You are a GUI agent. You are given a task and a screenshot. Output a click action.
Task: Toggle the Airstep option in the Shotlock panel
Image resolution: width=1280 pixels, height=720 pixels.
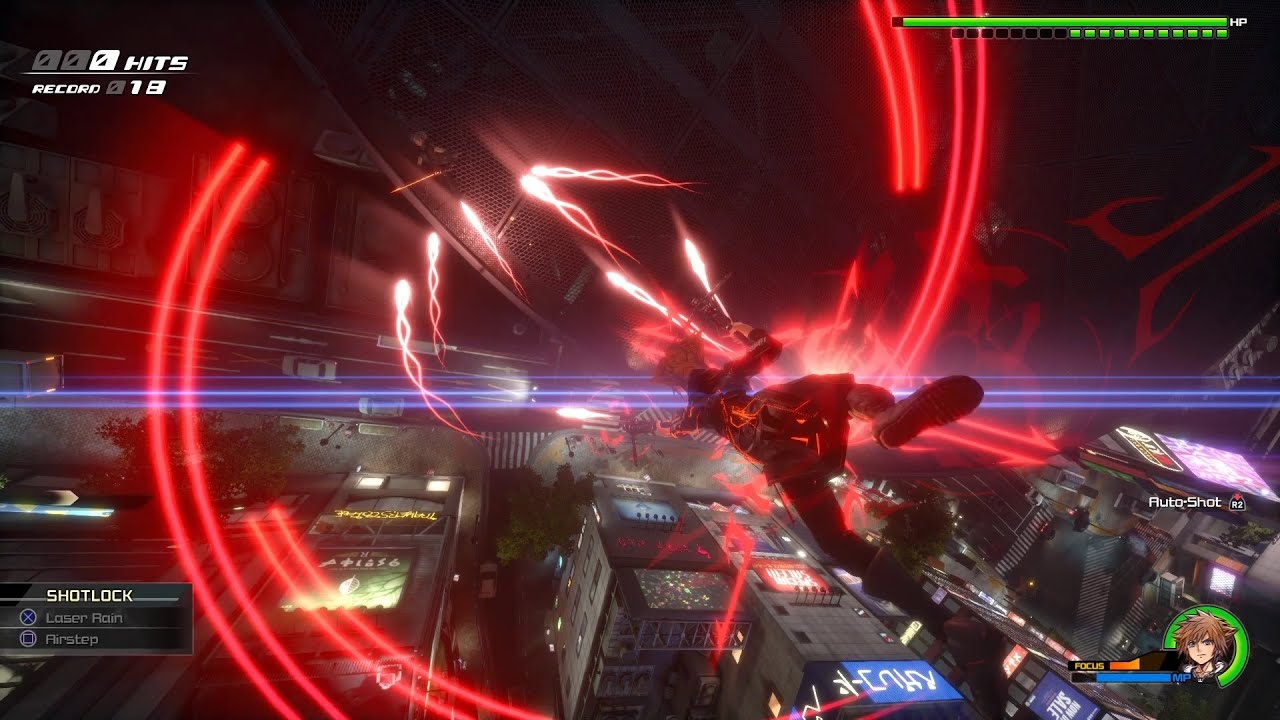[x=71, y=641]
